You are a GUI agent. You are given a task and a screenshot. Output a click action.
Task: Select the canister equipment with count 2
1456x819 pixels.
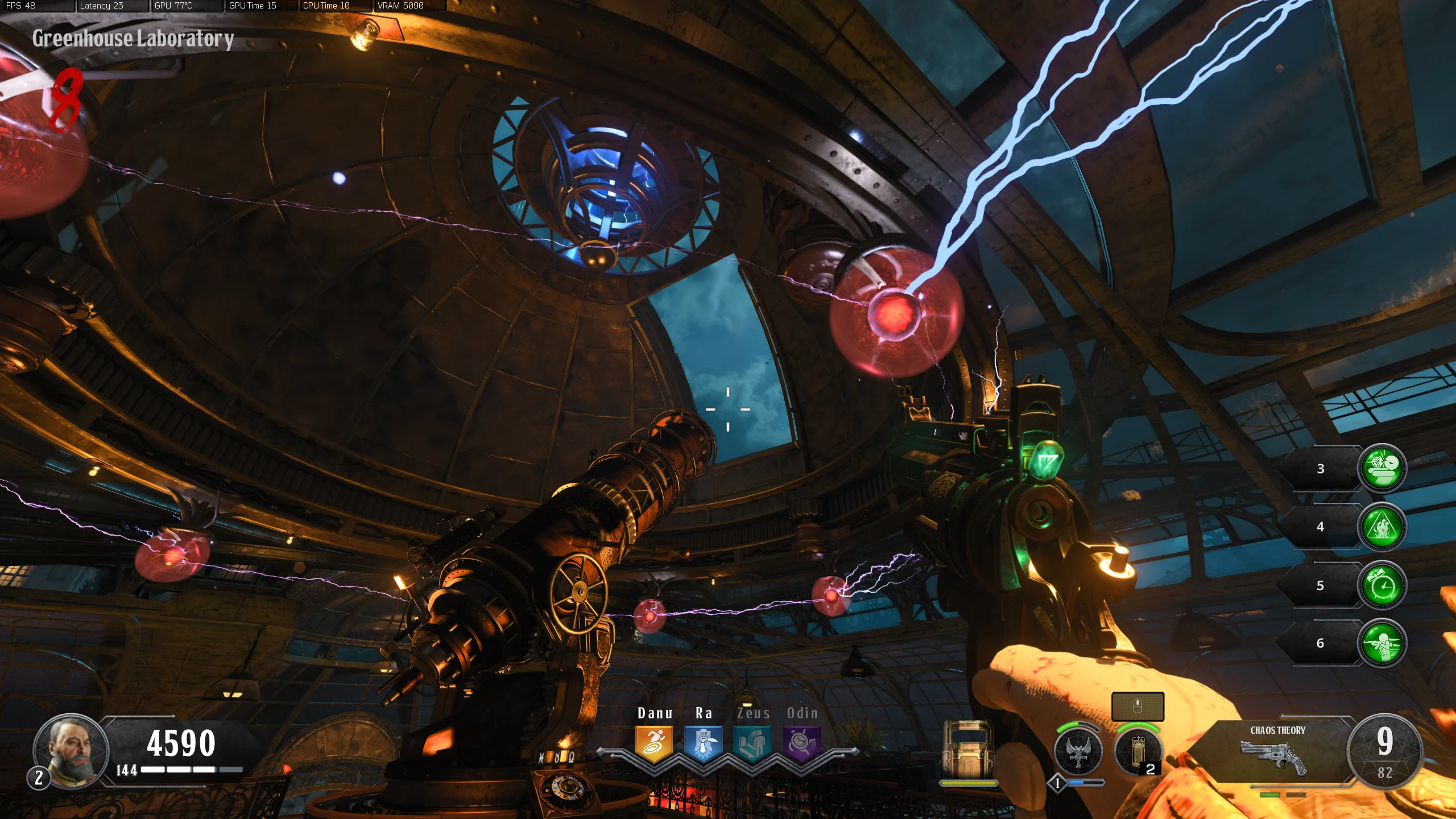[1137, 752]
